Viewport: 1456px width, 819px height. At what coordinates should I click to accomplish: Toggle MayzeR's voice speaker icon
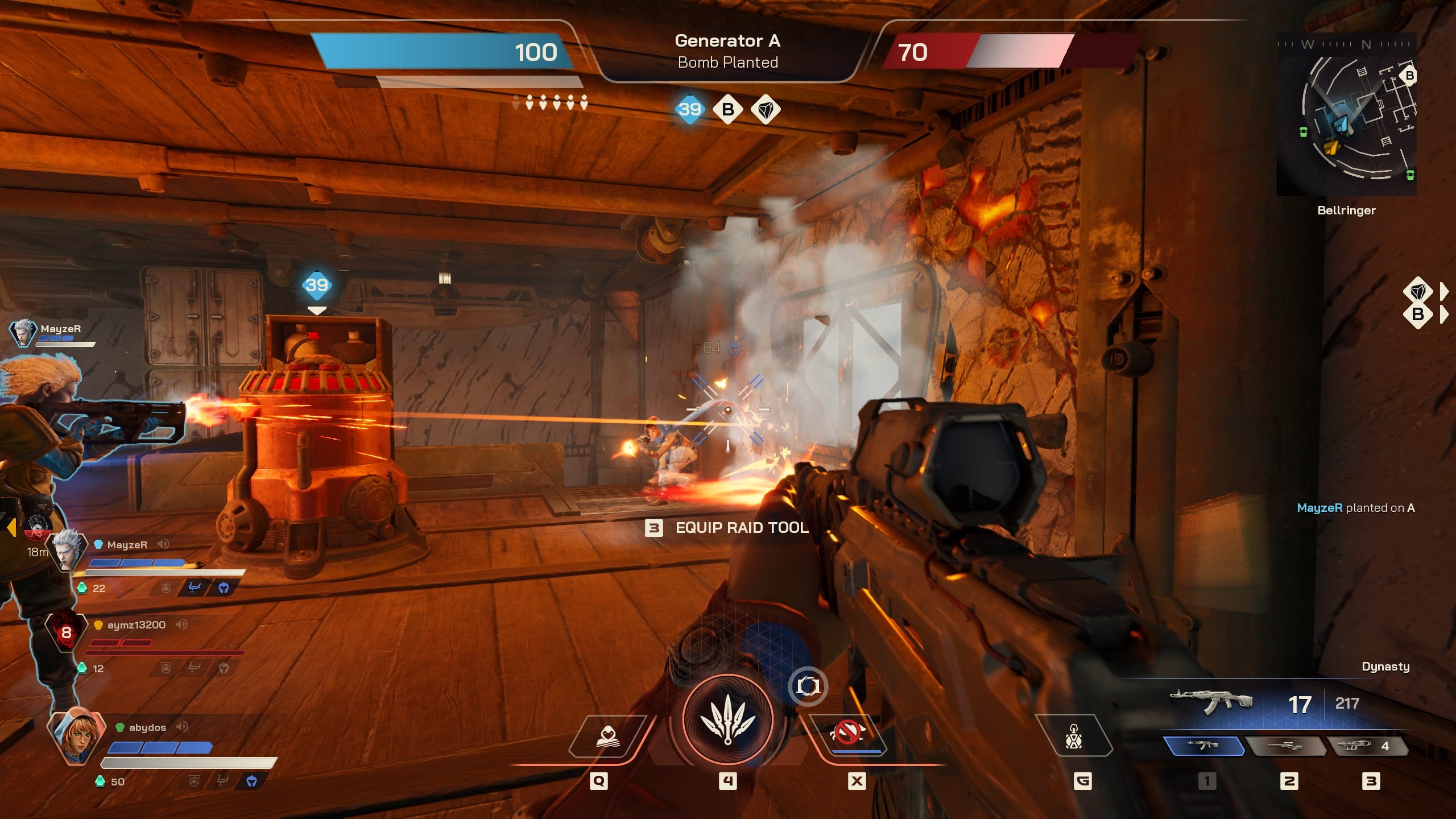click(x=164, y=544)
